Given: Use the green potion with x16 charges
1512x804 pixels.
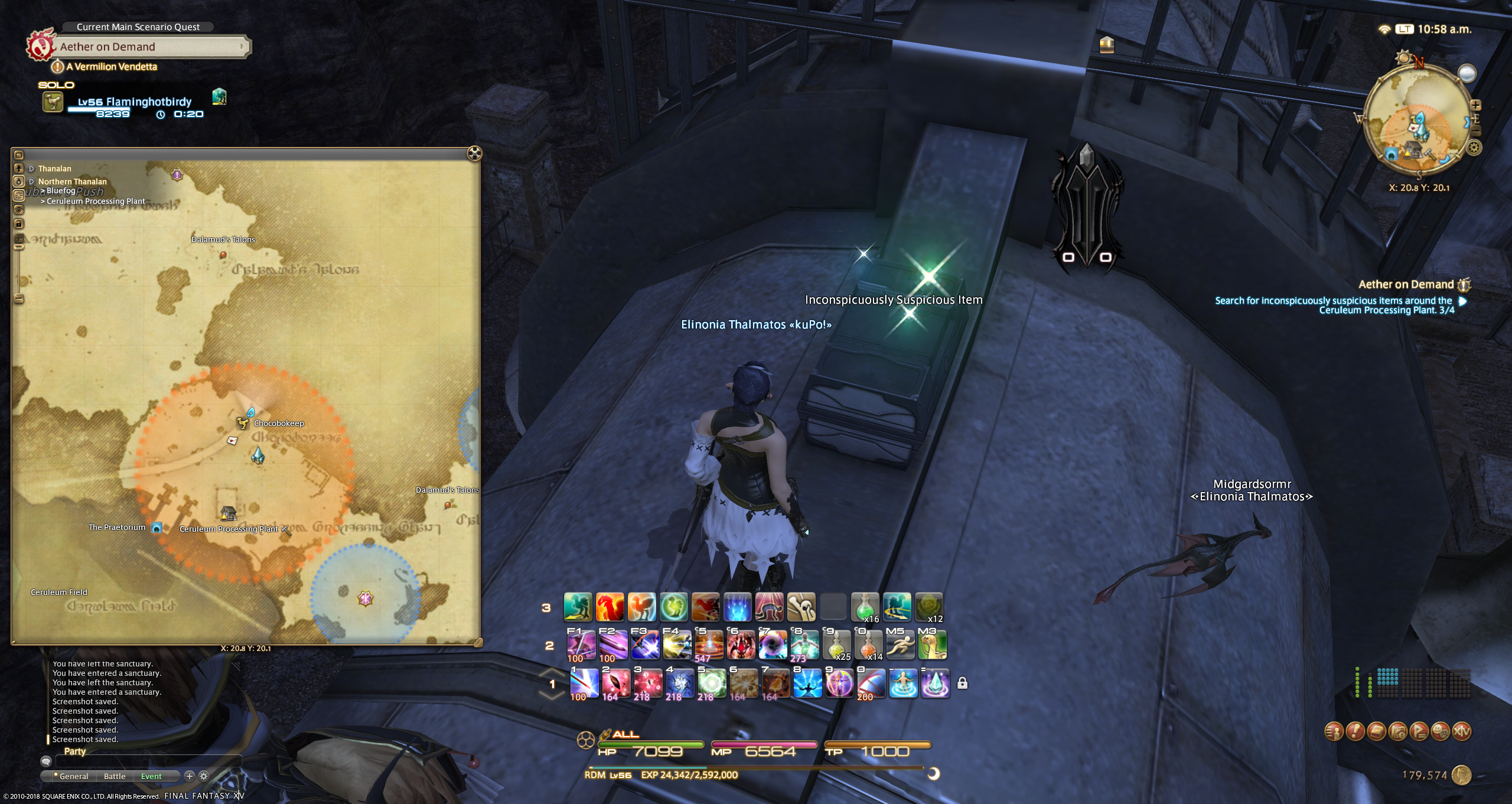Looking at the screenshot, I should (865, 607).
